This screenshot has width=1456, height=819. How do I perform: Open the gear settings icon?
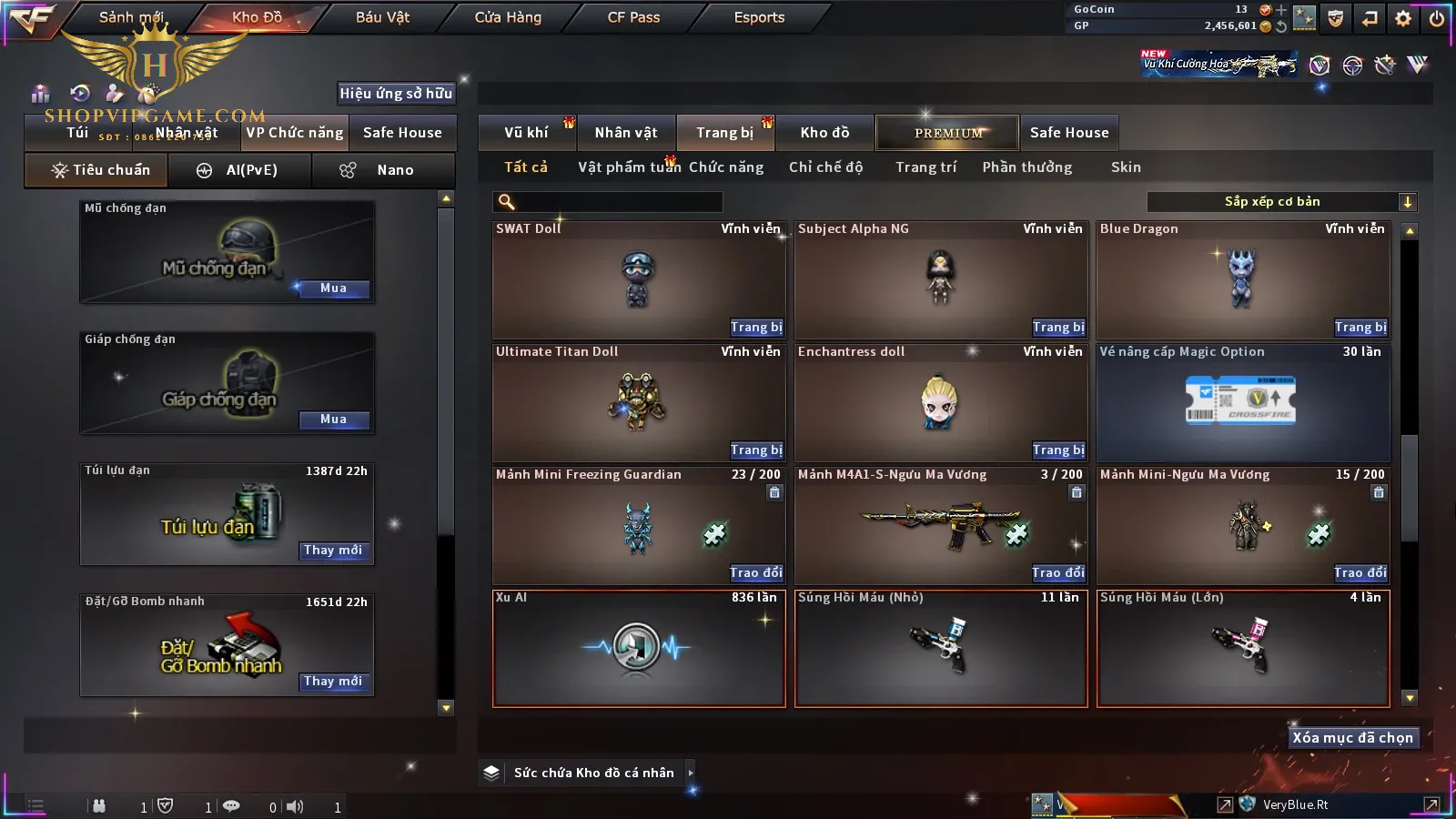(x=1403, y=17)
